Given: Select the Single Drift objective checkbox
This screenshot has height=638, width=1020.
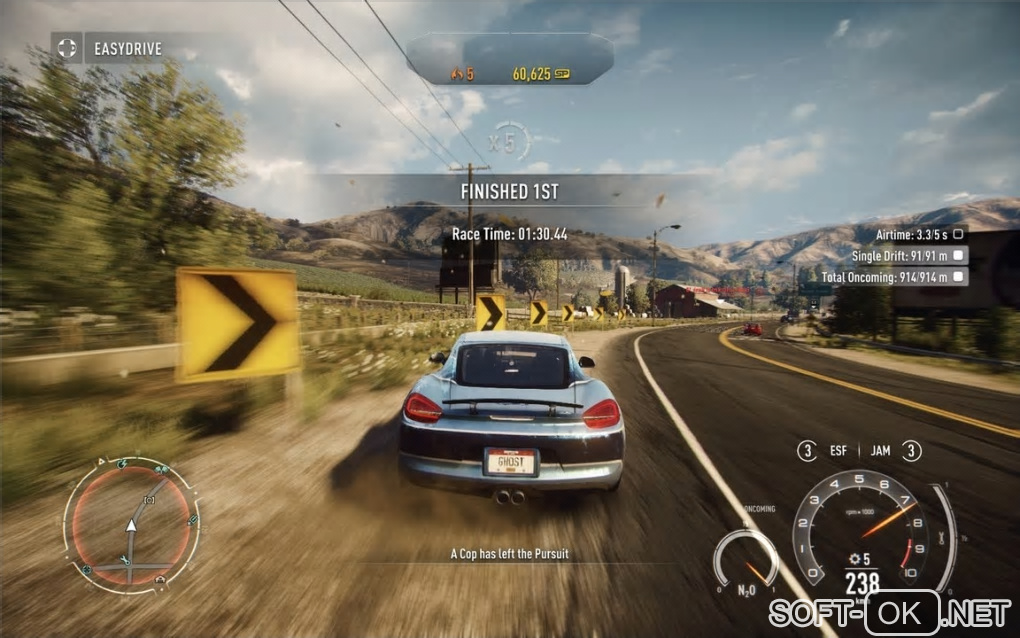Looking at the screenshot, I should (x=958, y=255).
